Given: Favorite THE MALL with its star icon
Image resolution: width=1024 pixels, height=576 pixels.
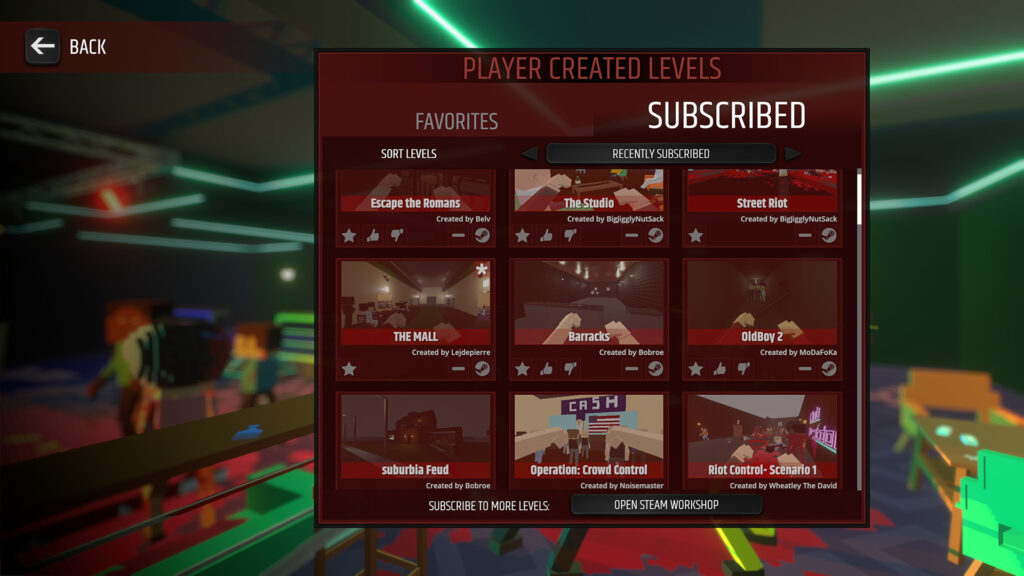Looking at the screenshot, I should click(349, 369).
